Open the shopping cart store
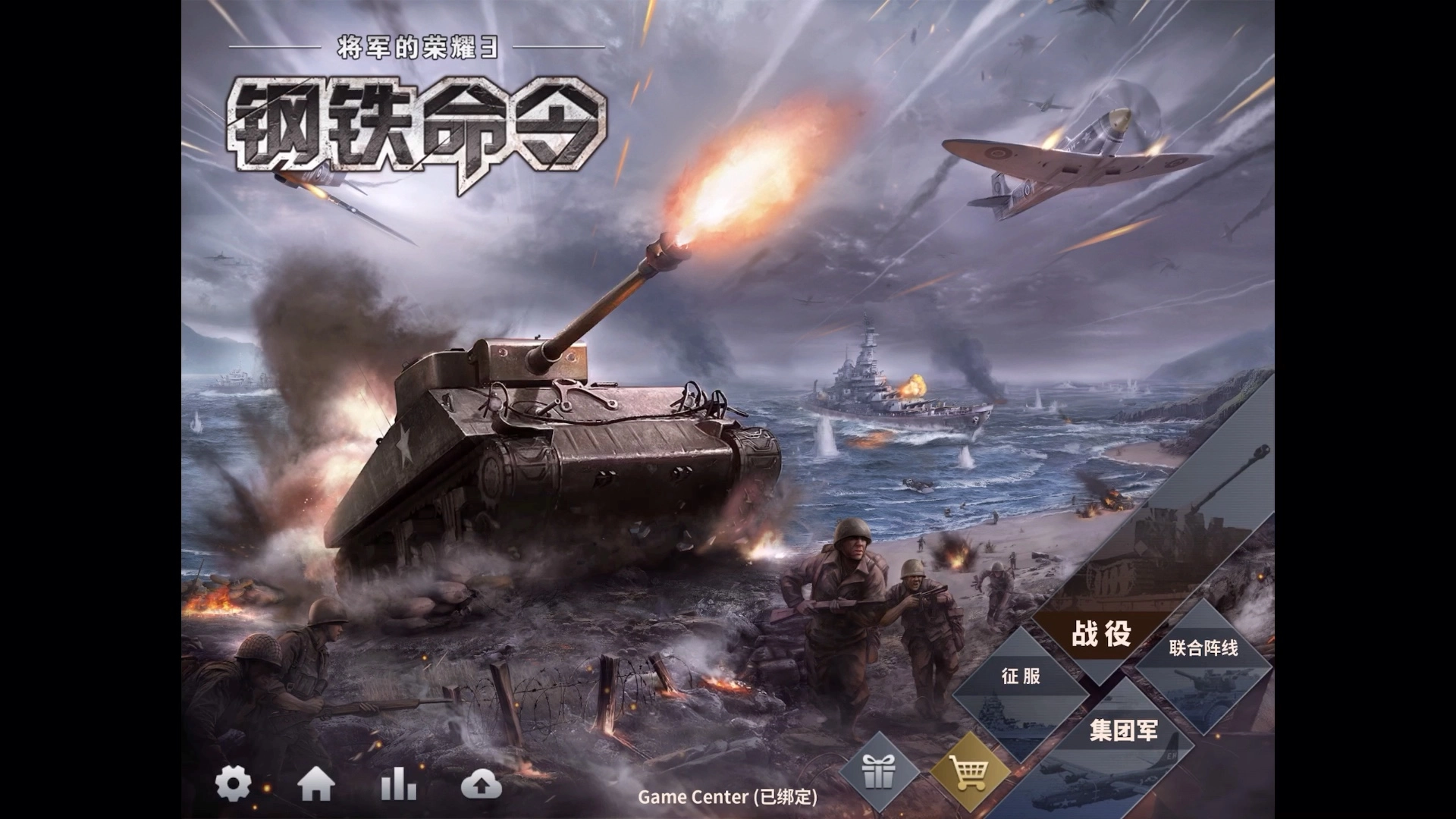 [x=970, y=773]
